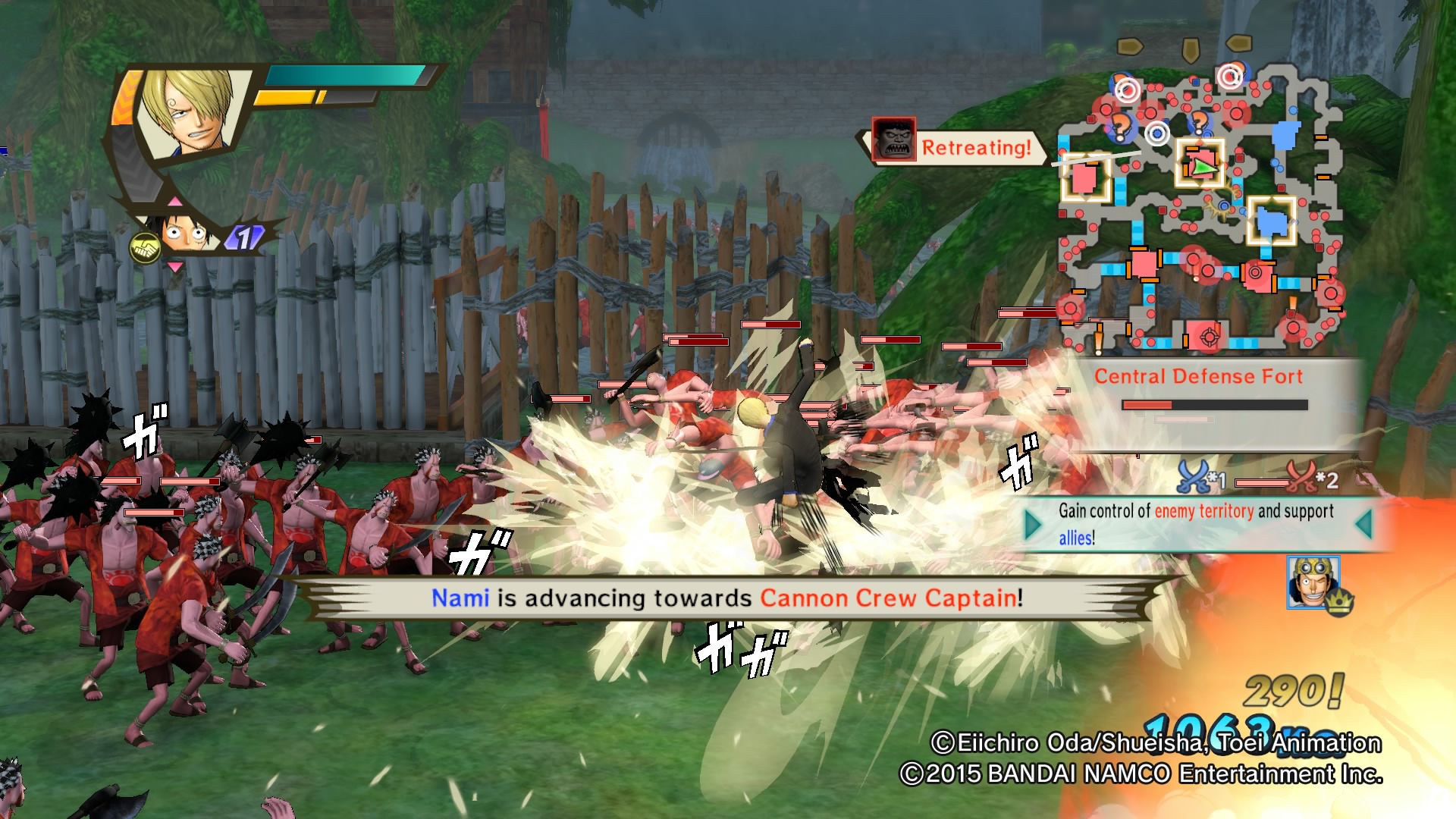1456x819 pixels.
Task: Toggle the pink down arrow below Luffy's portrait
Action: [x=175, y=267]
